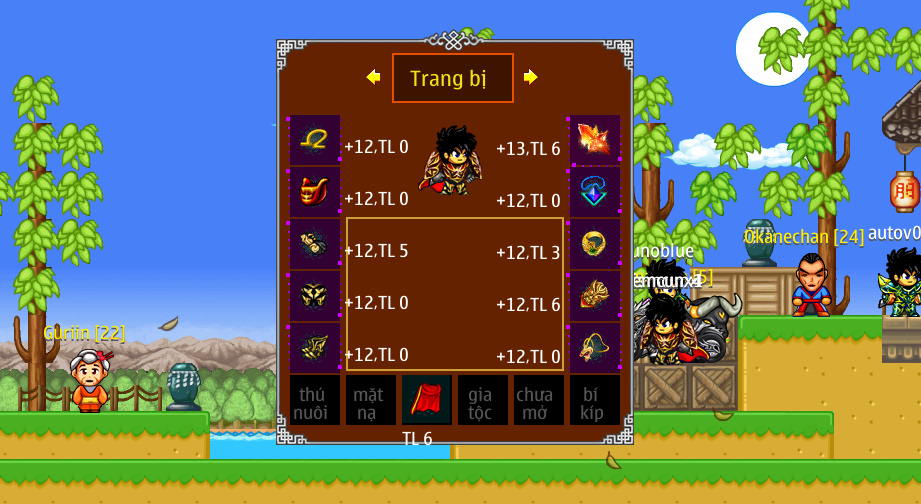Select the gloves equipment slot

coord(315,244)
